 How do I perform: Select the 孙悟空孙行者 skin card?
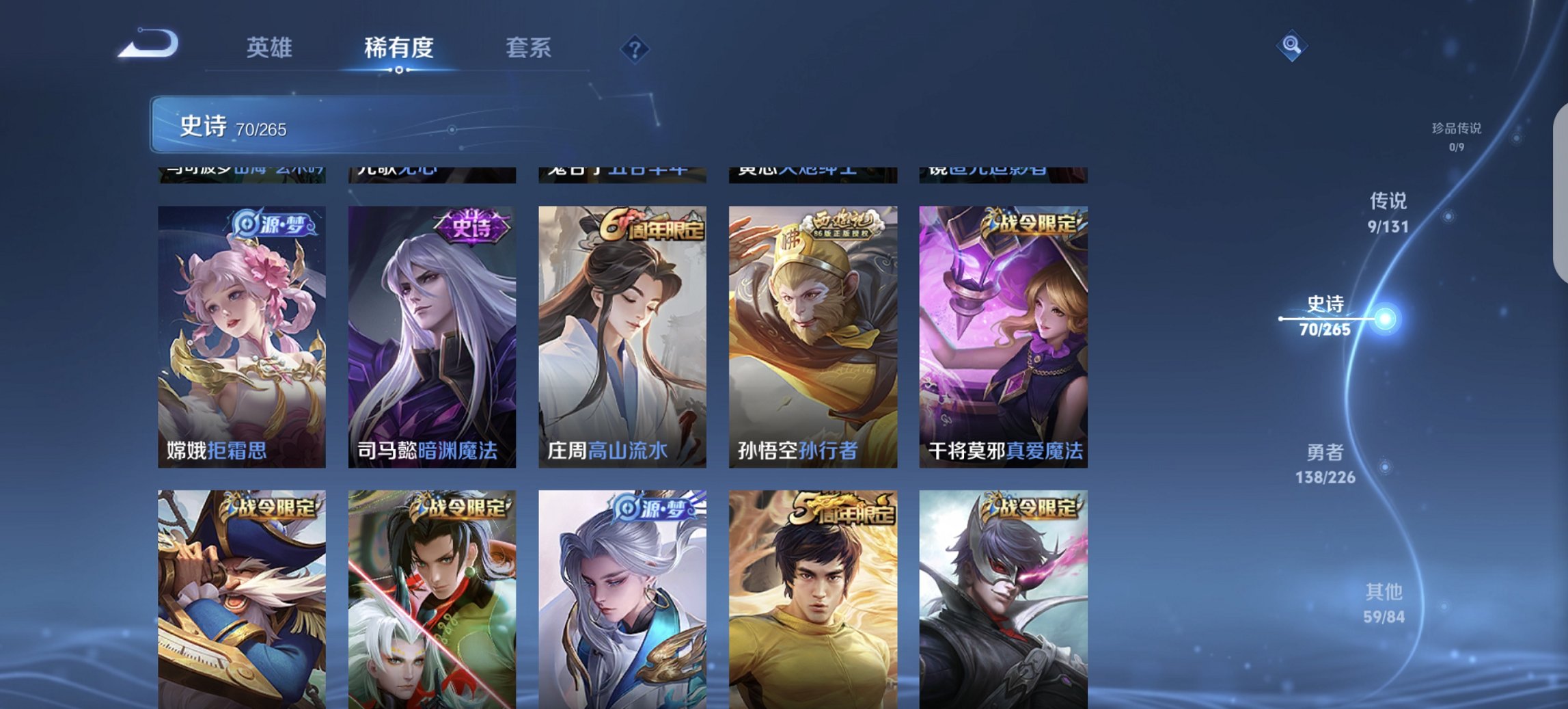pos(812,335)
